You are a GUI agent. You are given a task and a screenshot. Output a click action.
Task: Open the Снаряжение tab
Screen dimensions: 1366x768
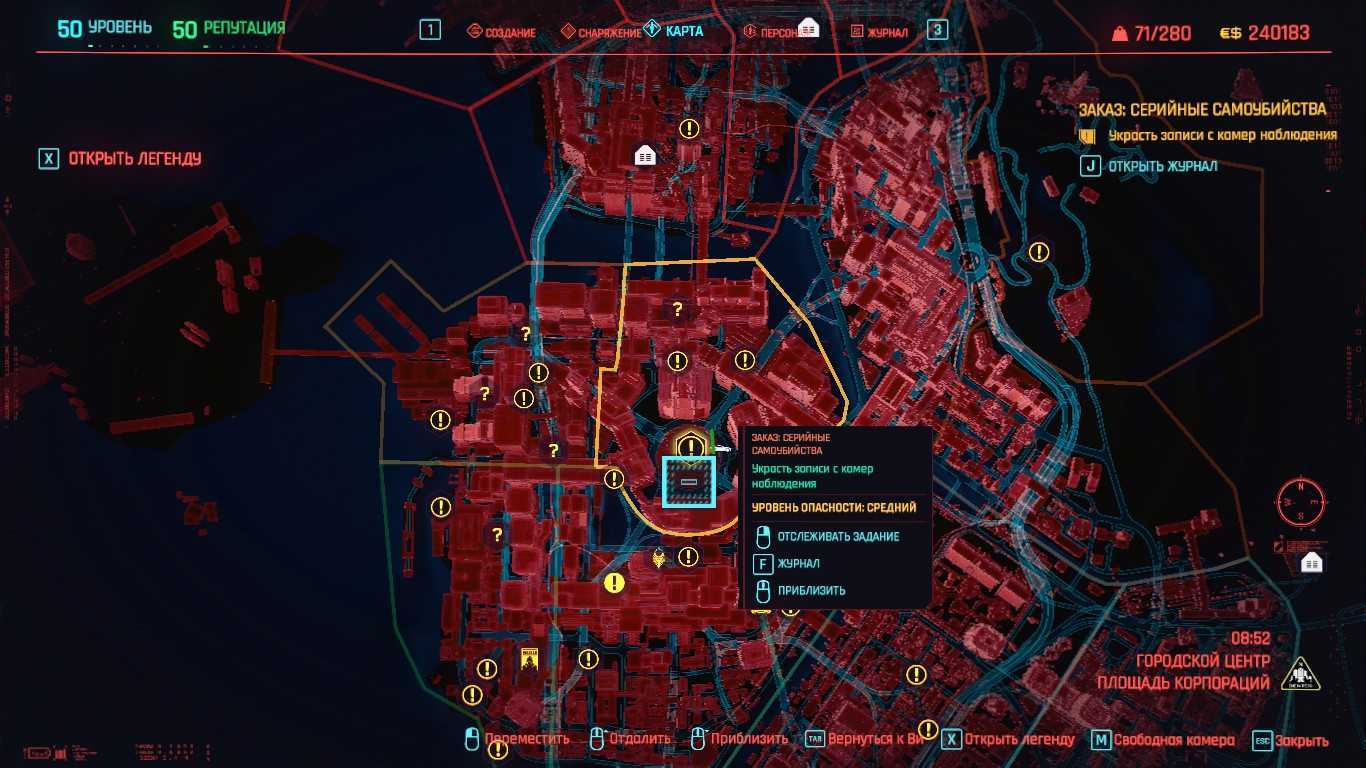[x=601, y=32]
